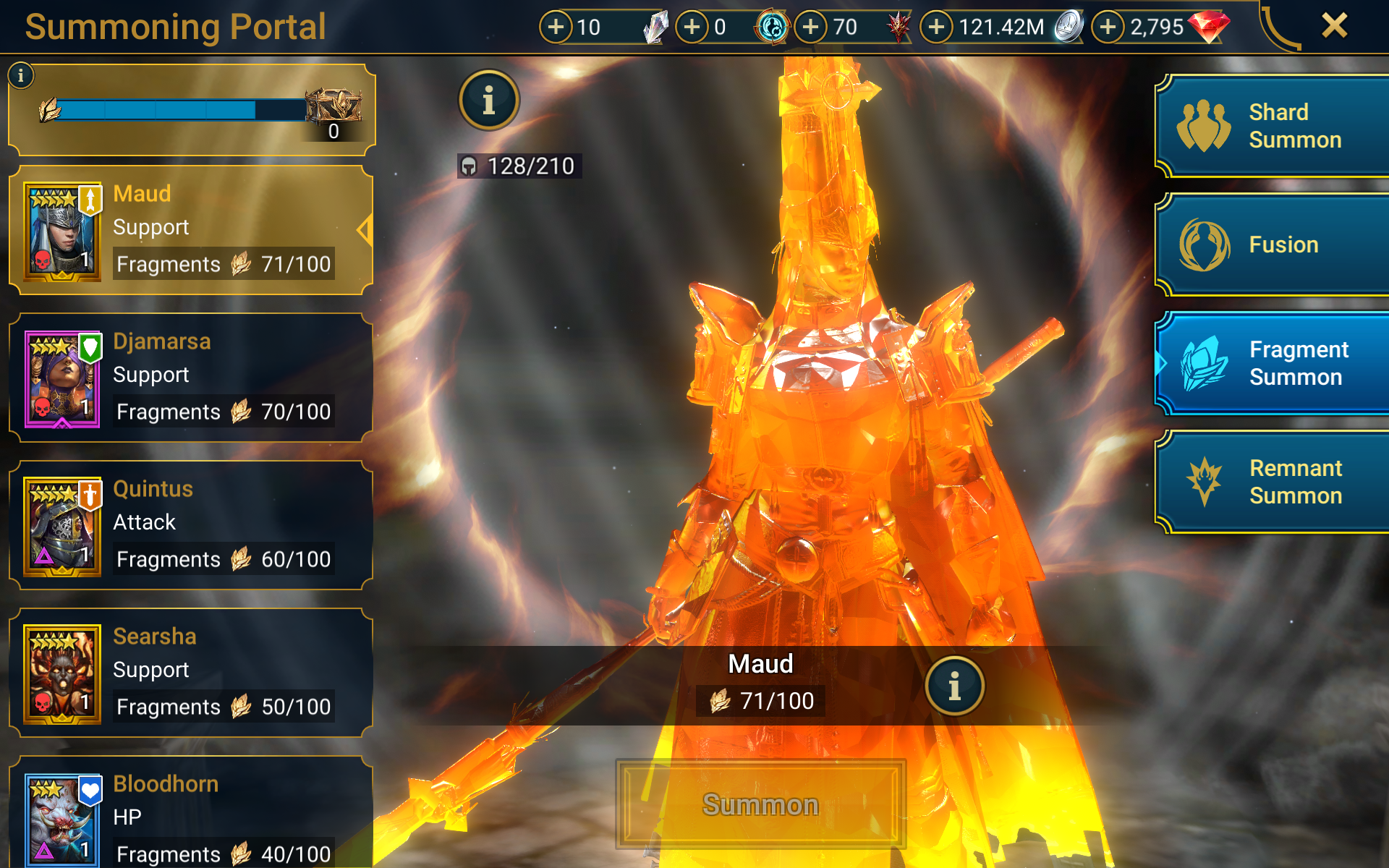Choose Djamarsa from the fragment list

pyautogui.click(x=191, y=378)
